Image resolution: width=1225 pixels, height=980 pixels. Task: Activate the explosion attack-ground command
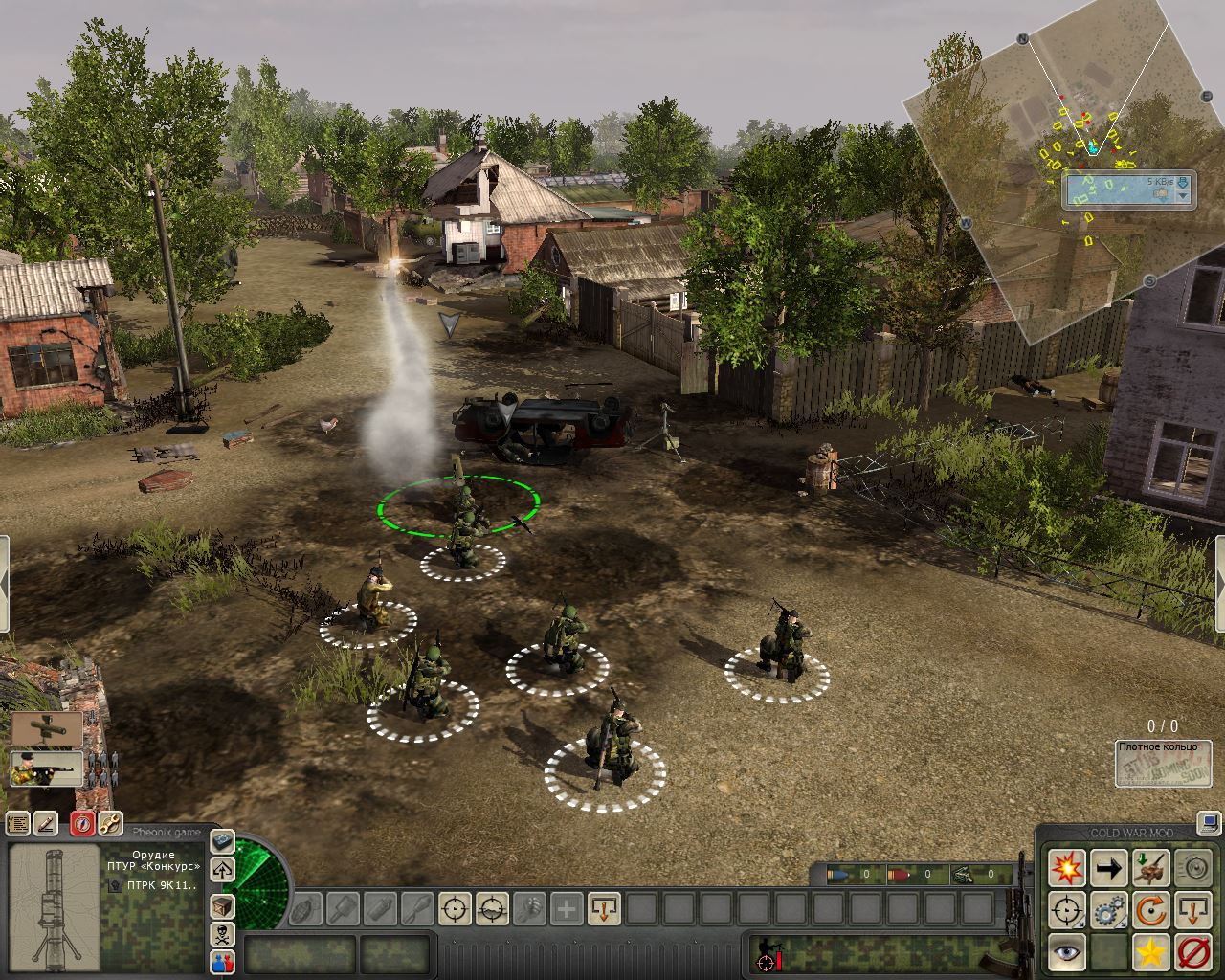click(x=1065, y=868)
